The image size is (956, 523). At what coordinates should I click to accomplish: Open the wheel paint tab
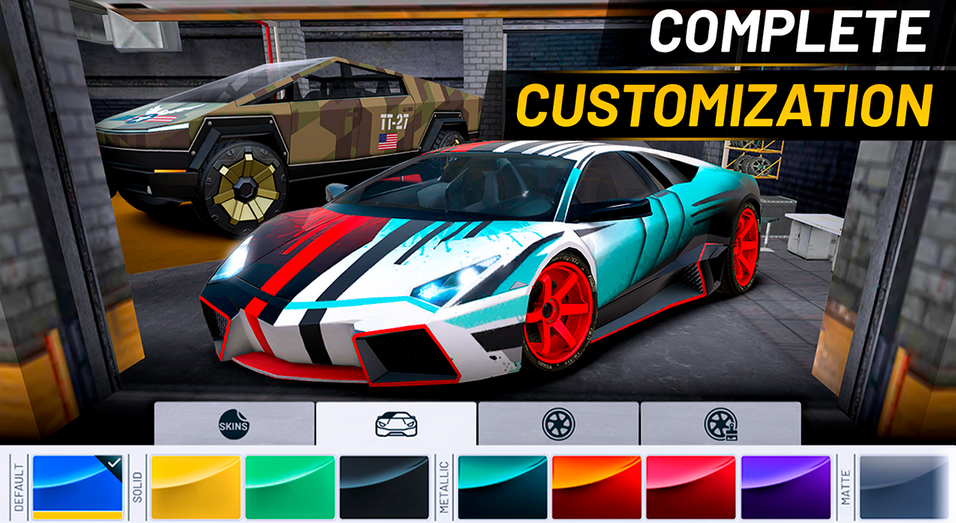720,423
